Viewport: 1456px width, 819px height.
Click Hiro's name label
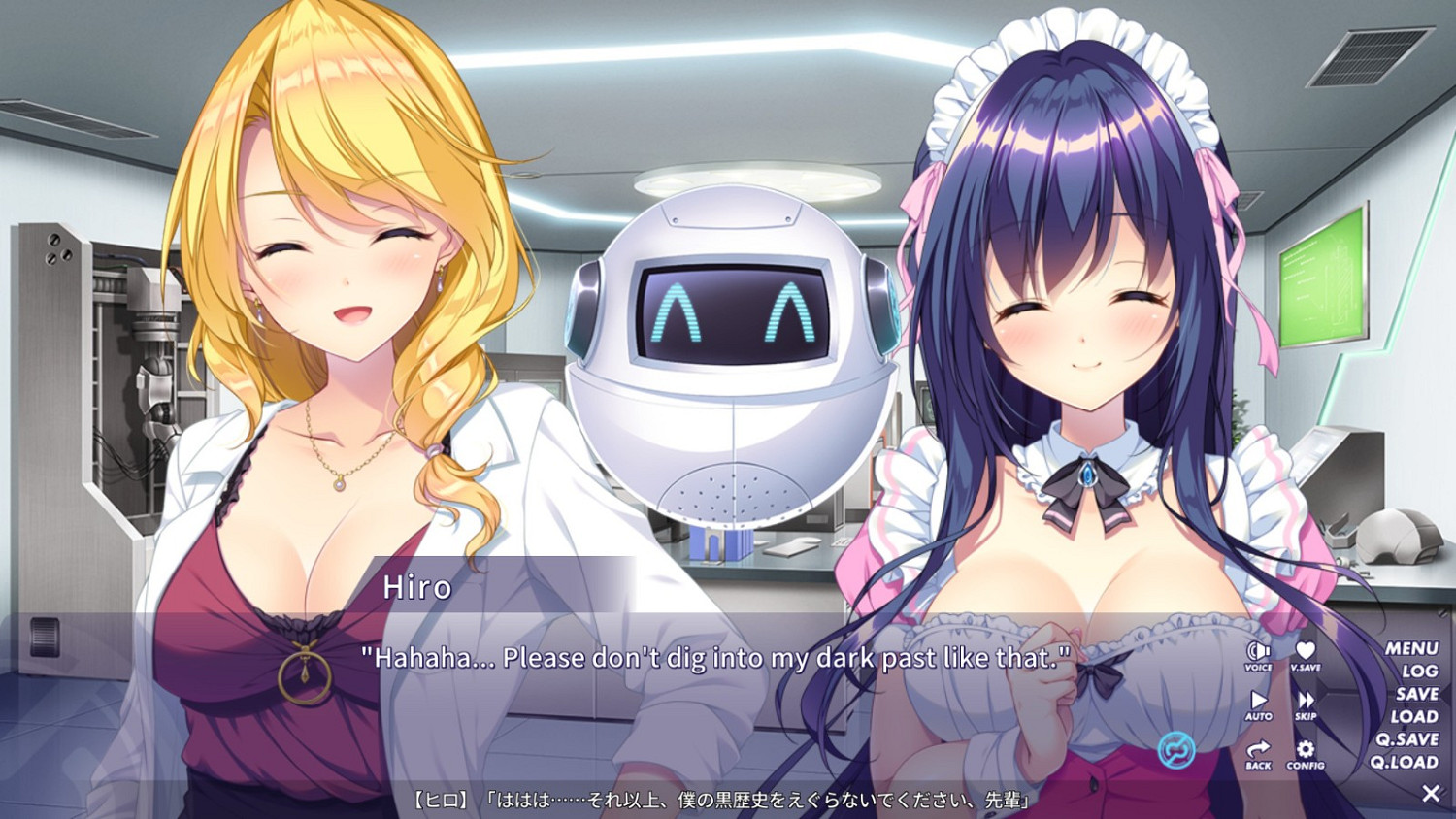click(x=419, y=588)
